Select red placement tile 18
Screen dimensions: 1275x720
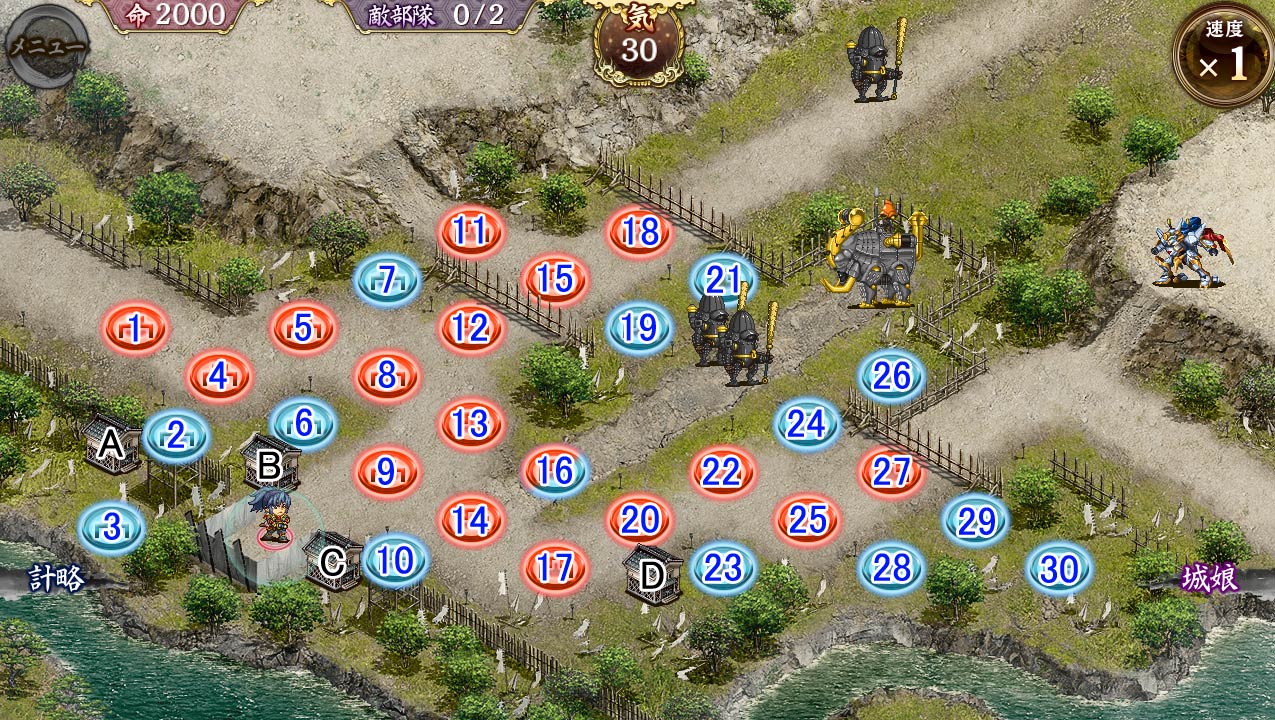[x=639, y=232]
